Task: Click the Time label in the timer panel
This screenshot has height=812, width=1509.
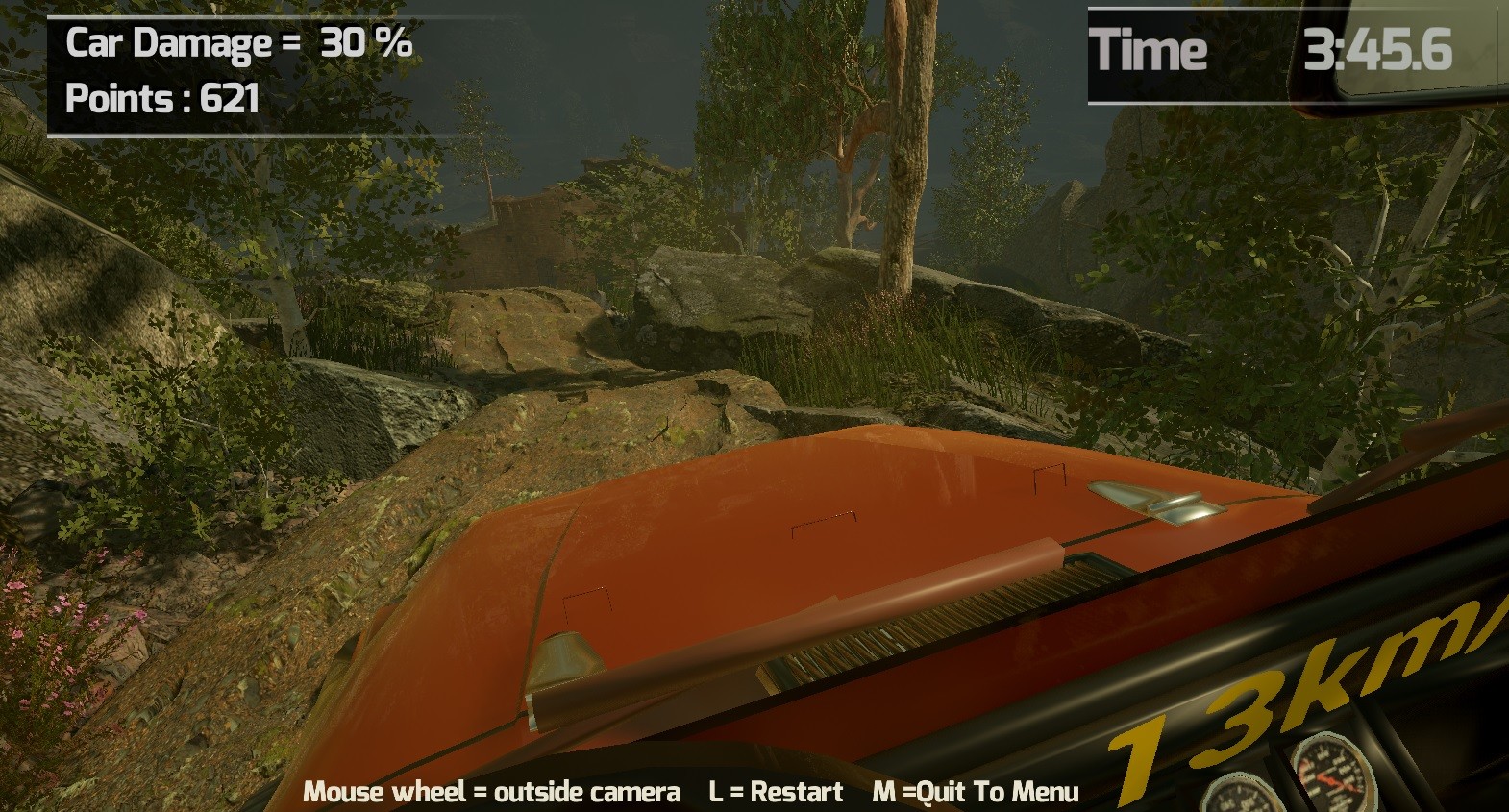Action: [x=1153, y=50]
